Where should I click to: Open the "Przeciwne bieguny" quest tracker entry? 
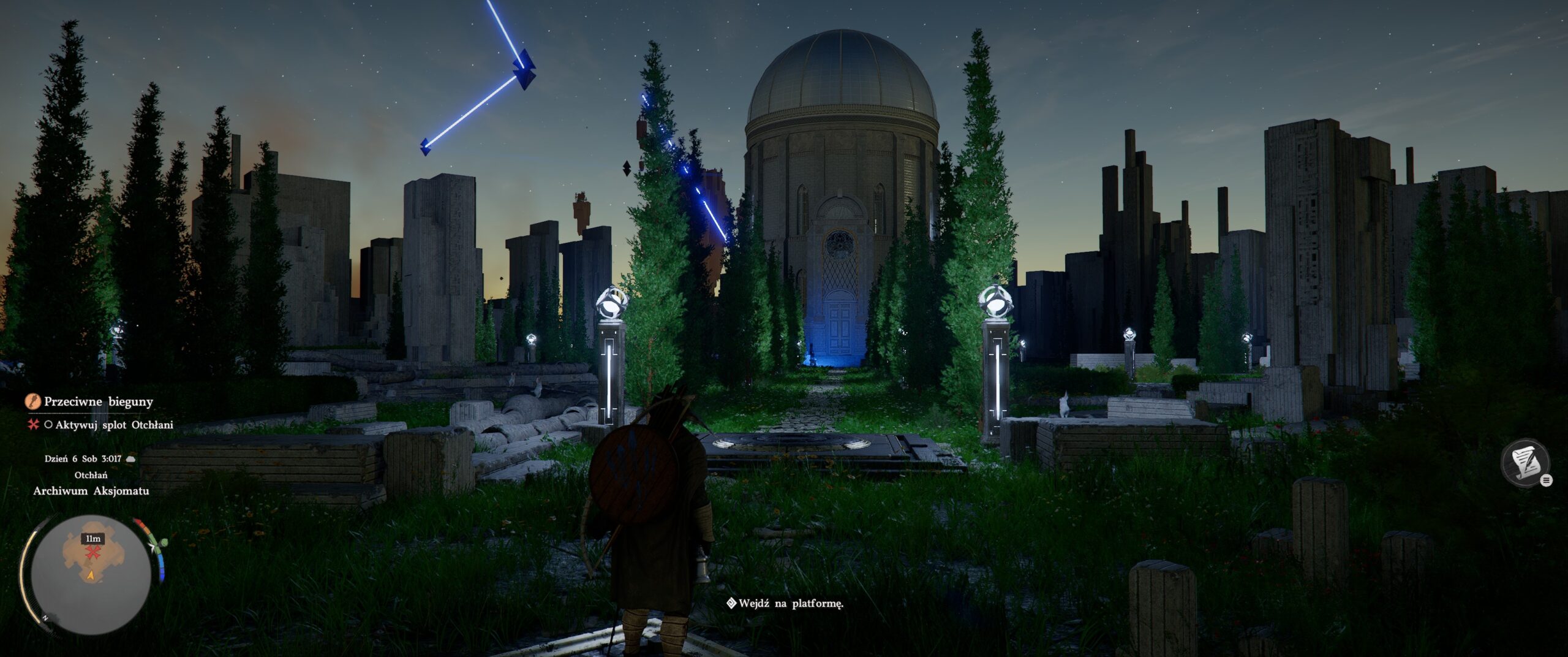(99, 402)
